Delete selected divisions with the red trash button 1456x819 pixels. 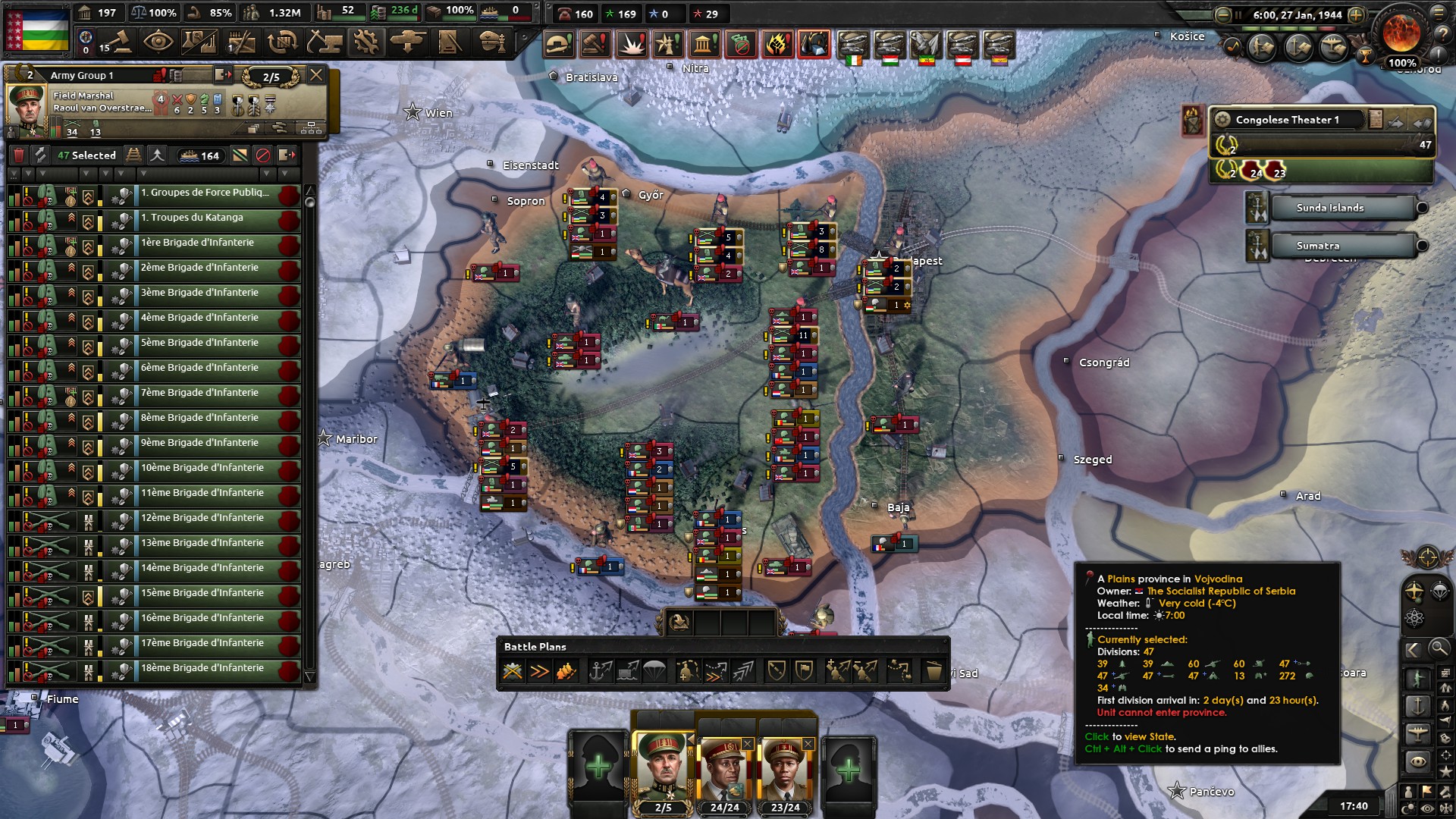click(19, 155)
